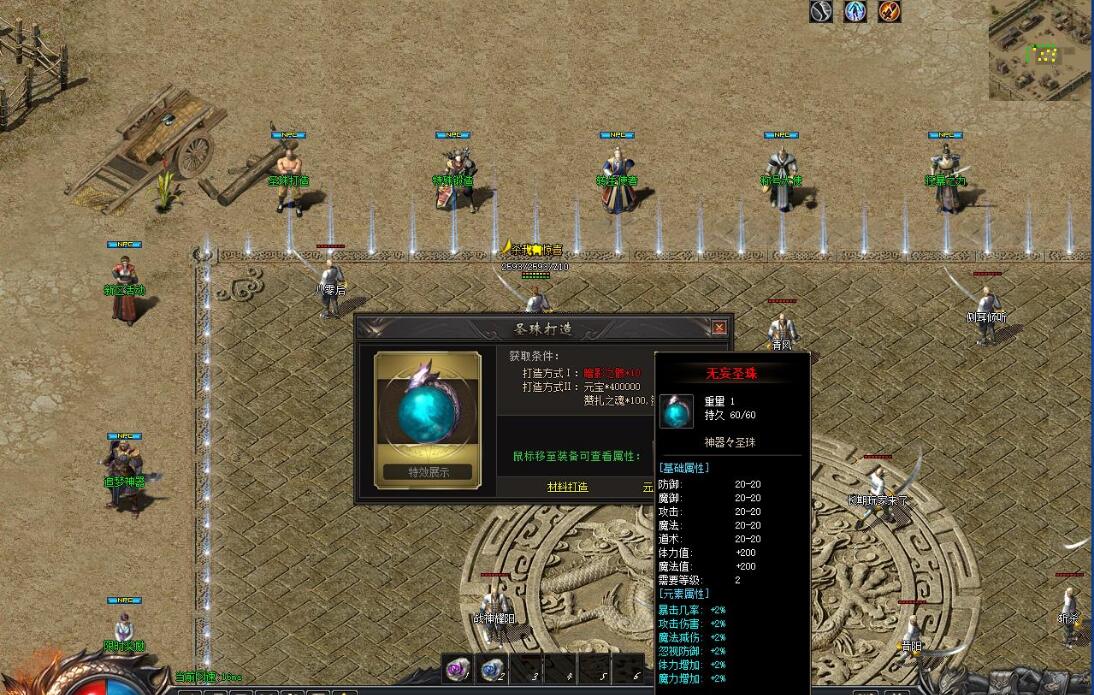
Task: Open the minimap of the town
Action: click(1040, 50)
